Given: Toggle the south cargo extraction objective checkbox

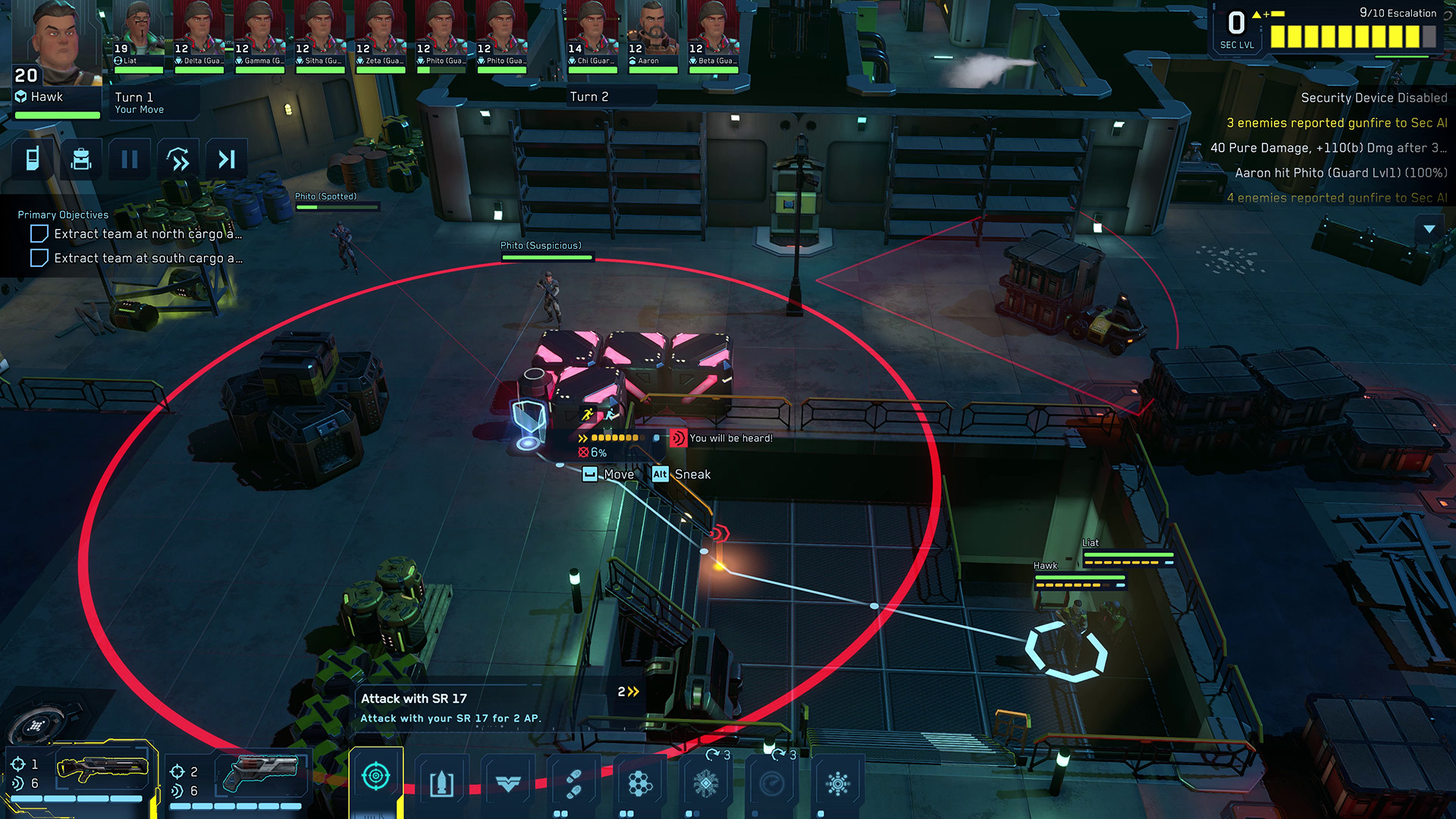Looking at the screenshot, I should coord(39,259).
